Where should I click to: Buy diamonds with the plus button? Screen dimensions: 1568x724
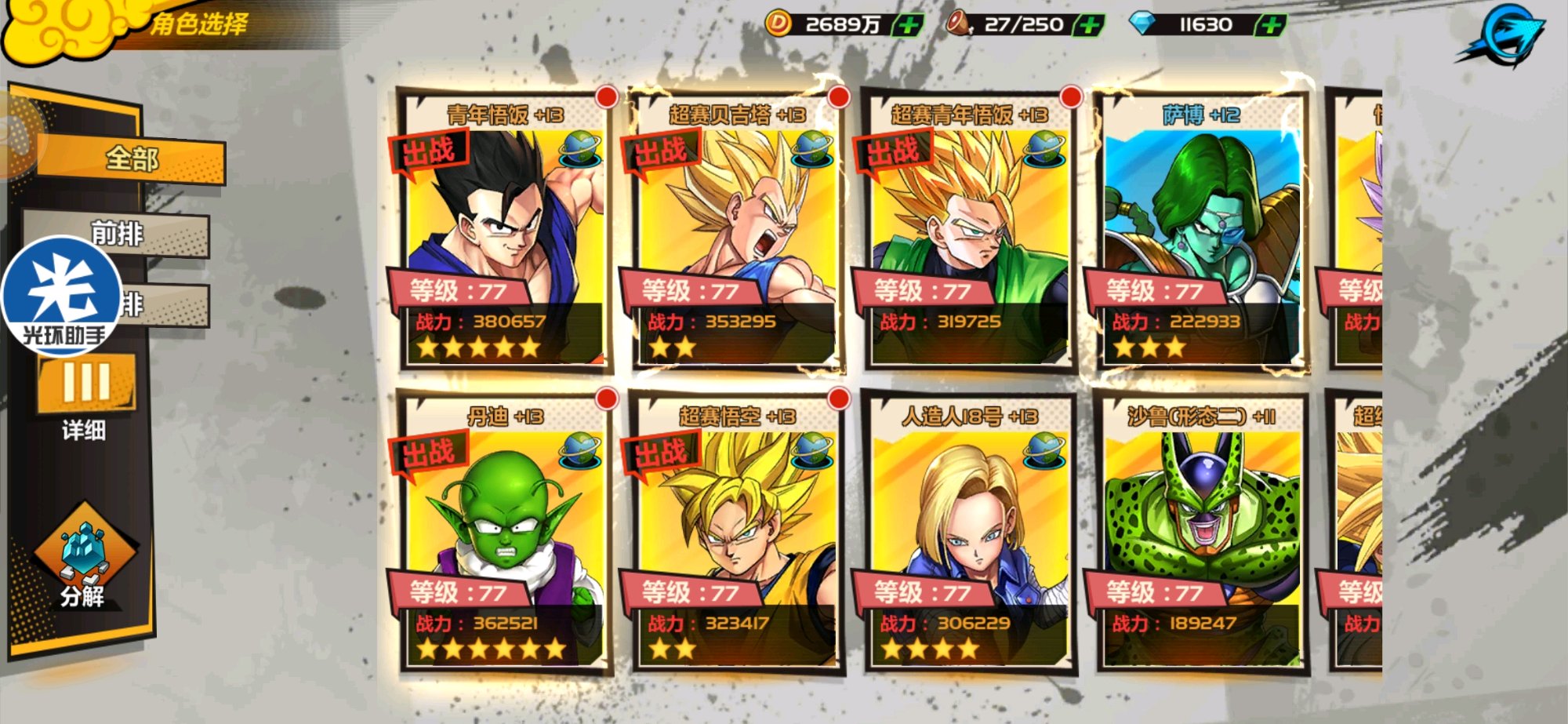pyautogui.click(x=1271, y=25)
